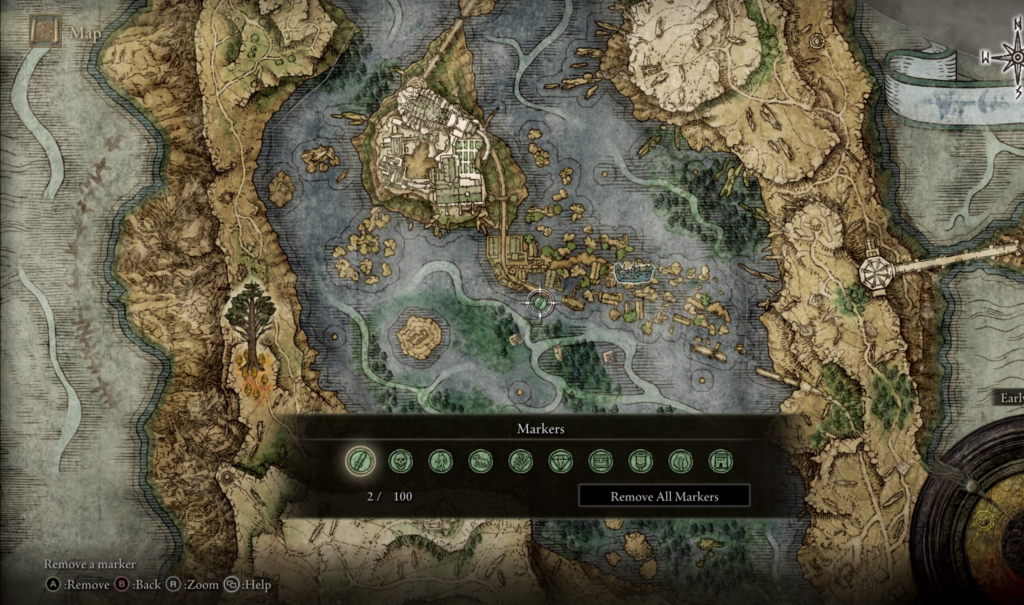This screenshot has width=1024, height=605.
Task: Select the beast animal marker icon
Action: [x=480, y=461]
